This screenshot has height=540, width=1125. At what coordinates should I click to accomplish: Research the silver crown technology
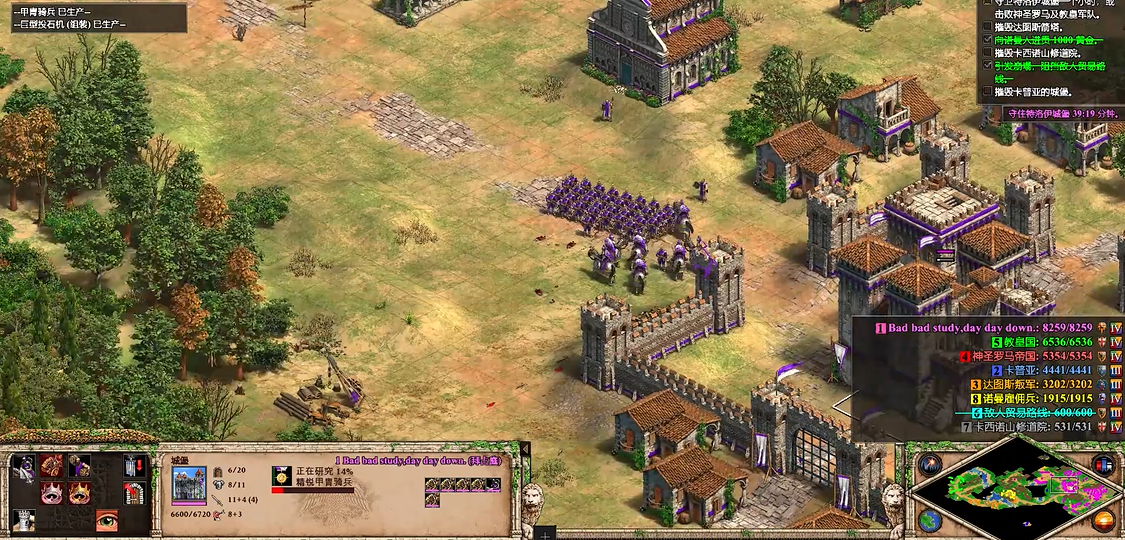pyautogui.click(x=52, y=493)
